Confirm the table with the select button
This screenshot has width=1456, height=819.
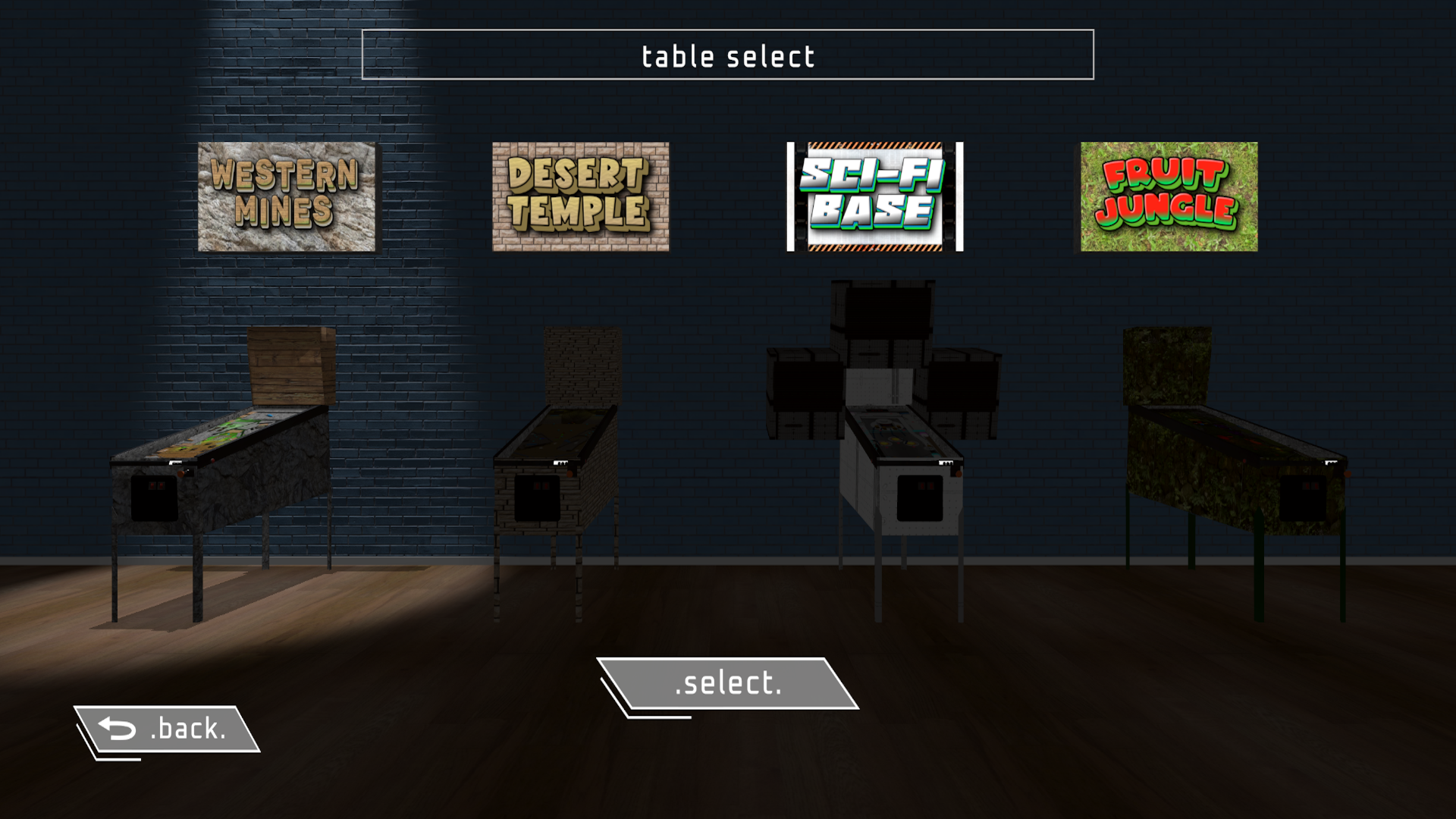[728, 683]
